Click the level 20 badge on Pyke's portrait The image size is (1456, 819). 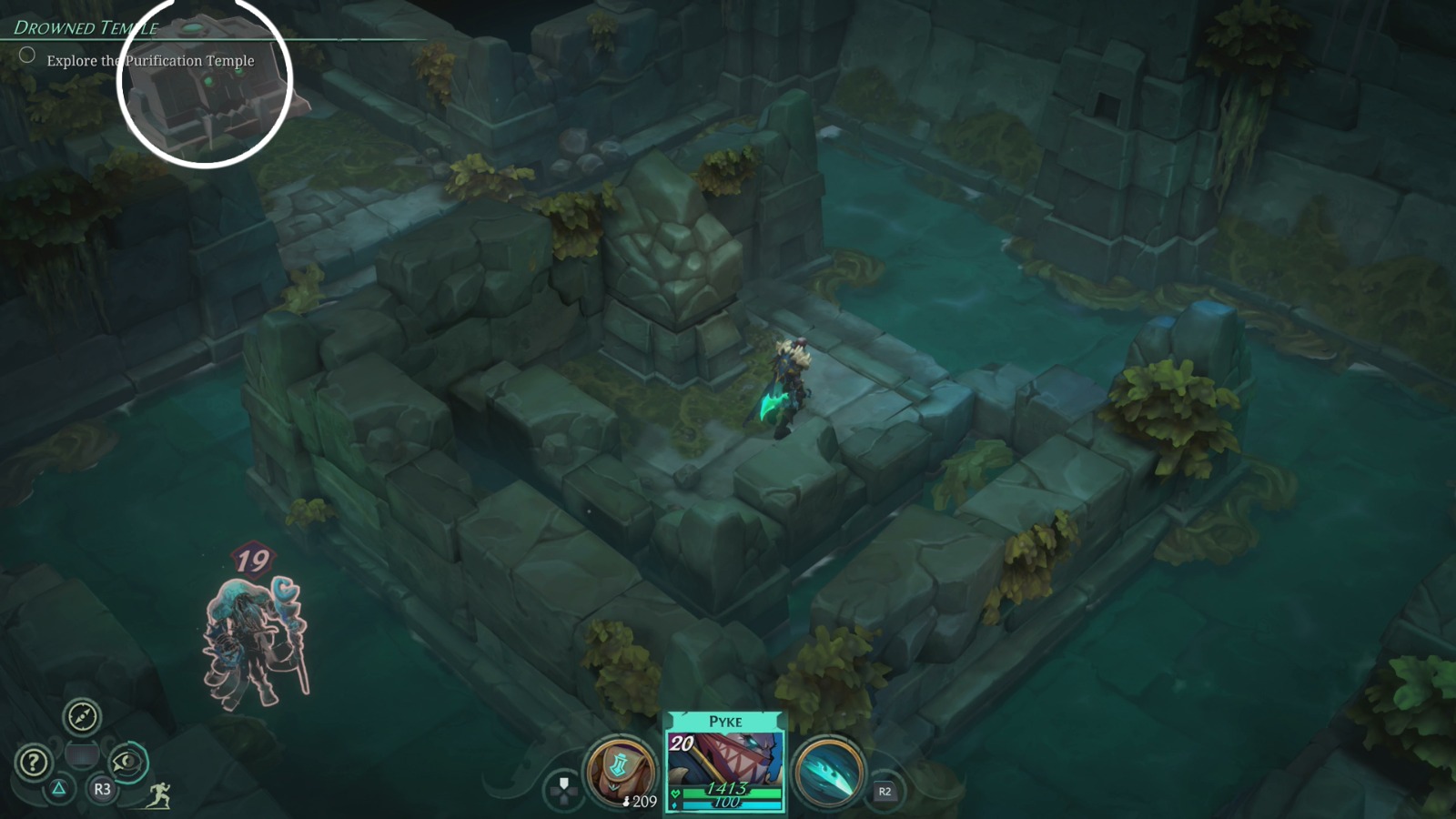coord(681,743)
